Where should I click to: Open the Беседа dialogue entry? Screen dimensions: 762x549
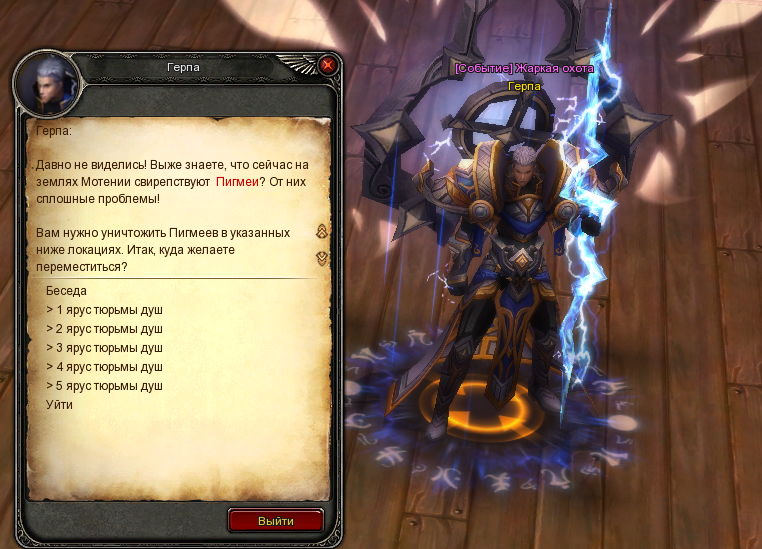(66, 291)
